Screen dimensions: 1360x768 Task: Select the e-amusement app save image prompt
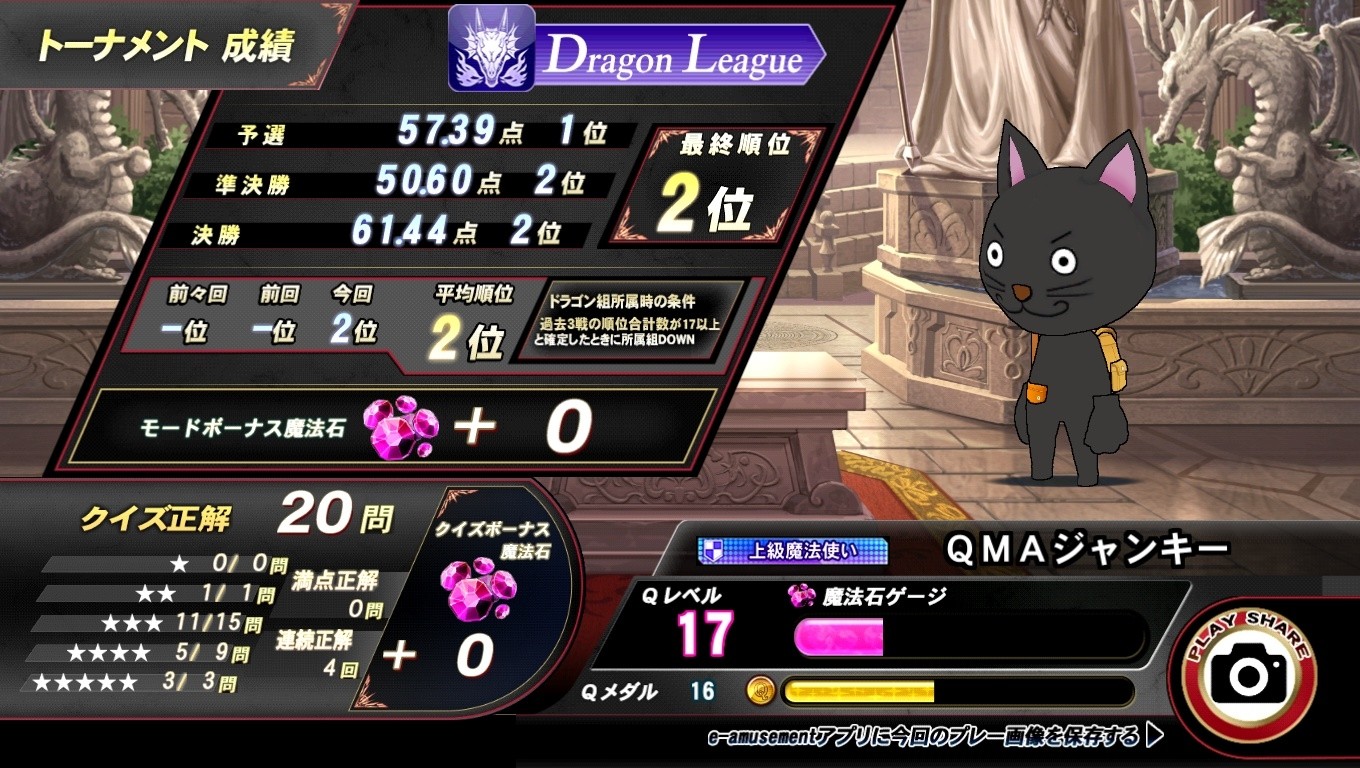(934, 737)
